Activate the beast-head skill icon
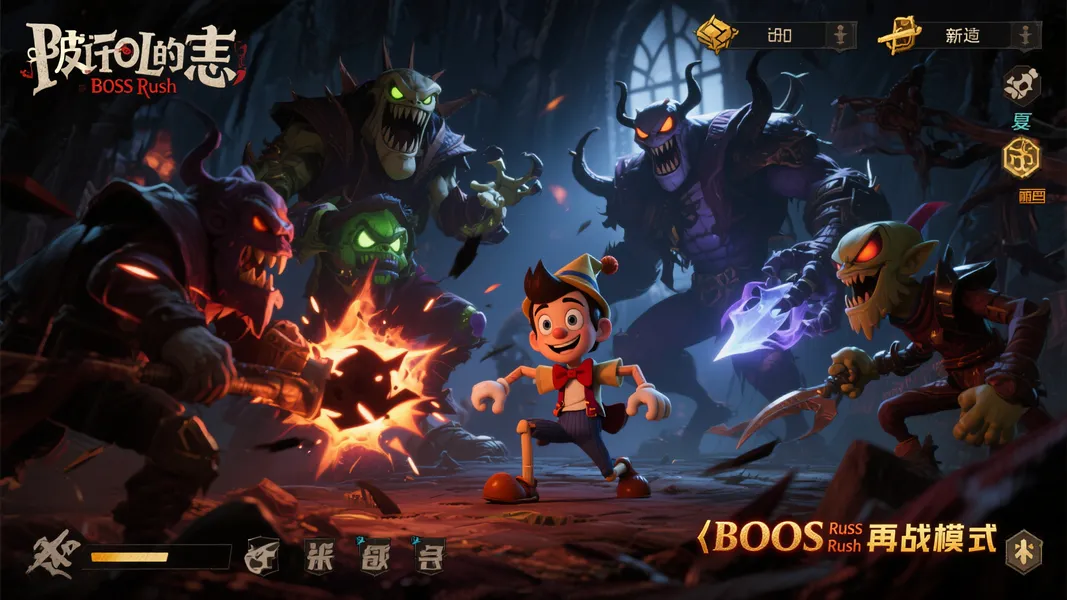Image resolution: width=1067 pixels, height=600 pixels. pos(262,556)
